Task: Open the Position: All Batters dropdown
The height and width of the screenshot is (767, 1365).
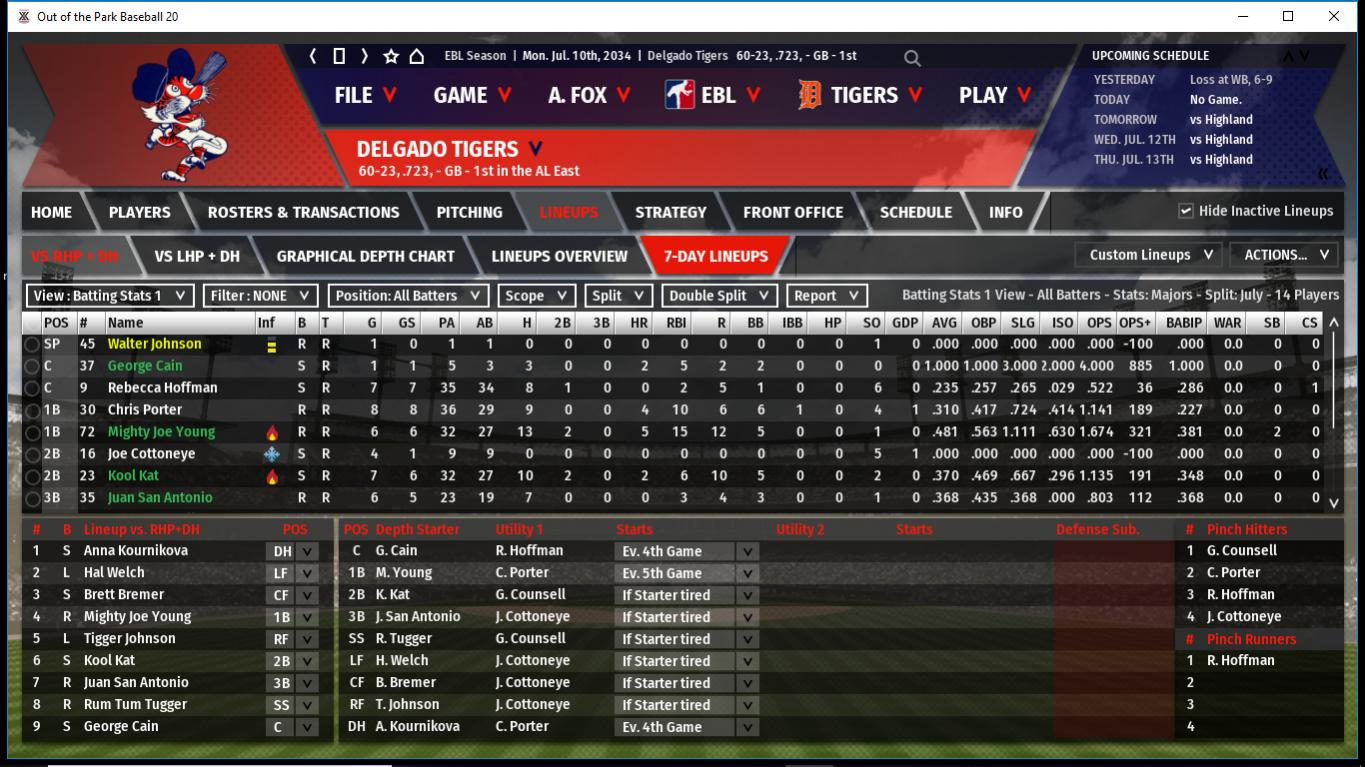Action: coord(408,296)
